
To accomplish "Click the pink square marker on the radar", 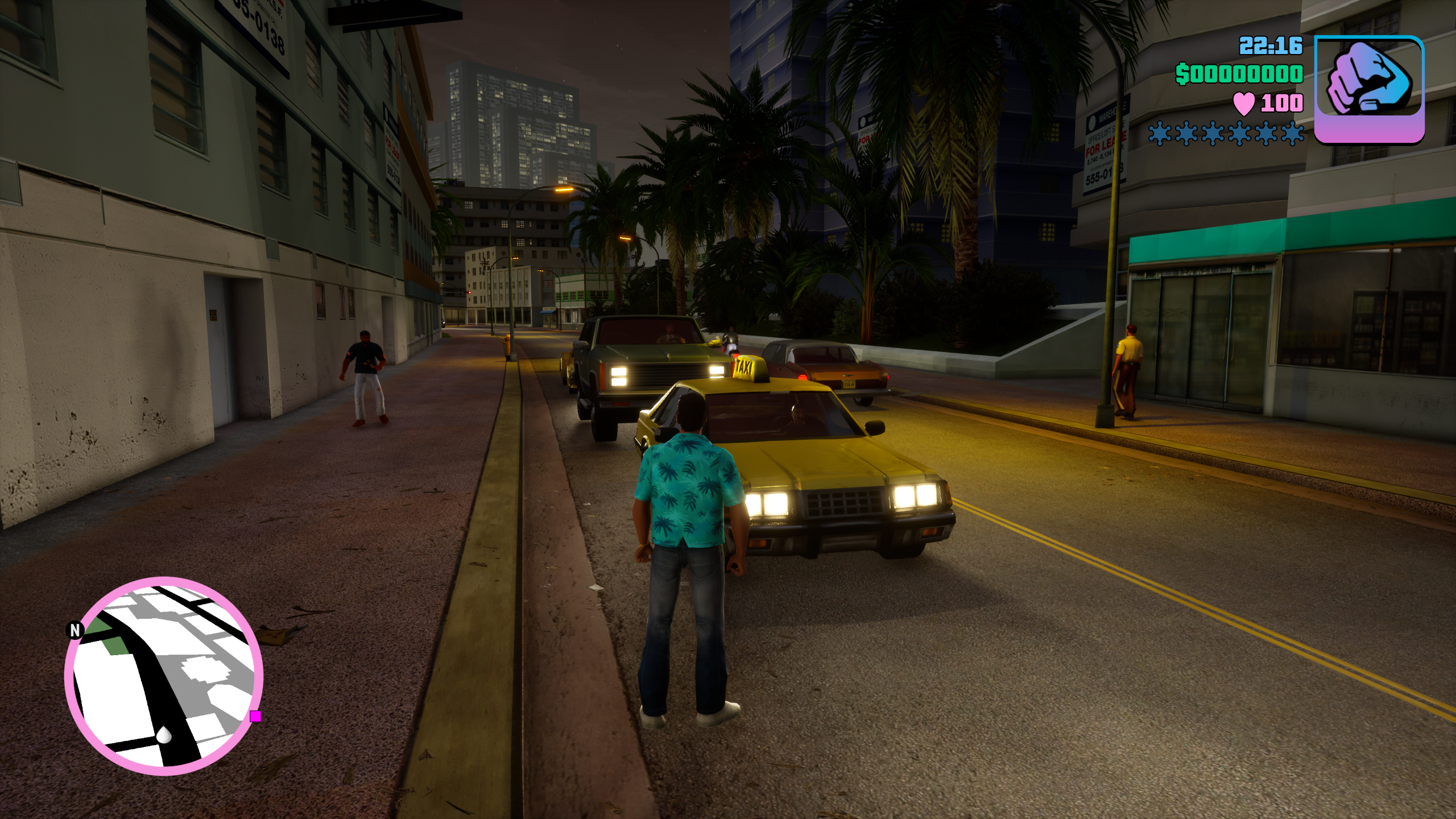I will pyautogui.click(x=255, y=716).
